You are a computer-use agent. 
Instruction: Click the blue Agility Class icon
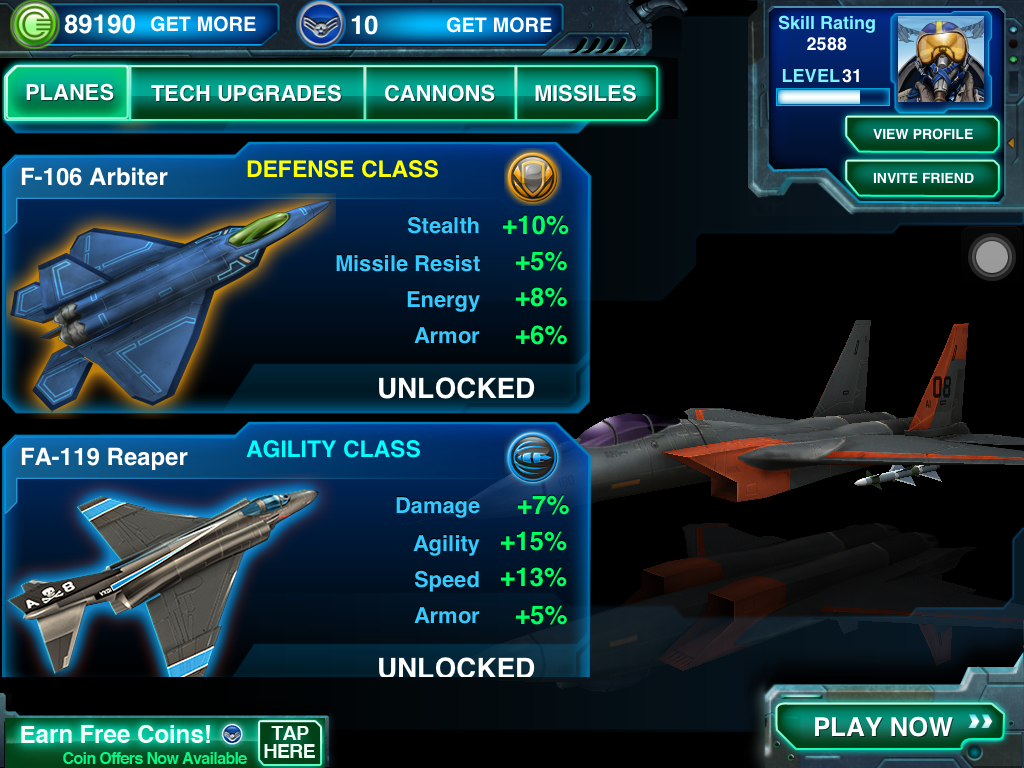[x=532, y=457]
